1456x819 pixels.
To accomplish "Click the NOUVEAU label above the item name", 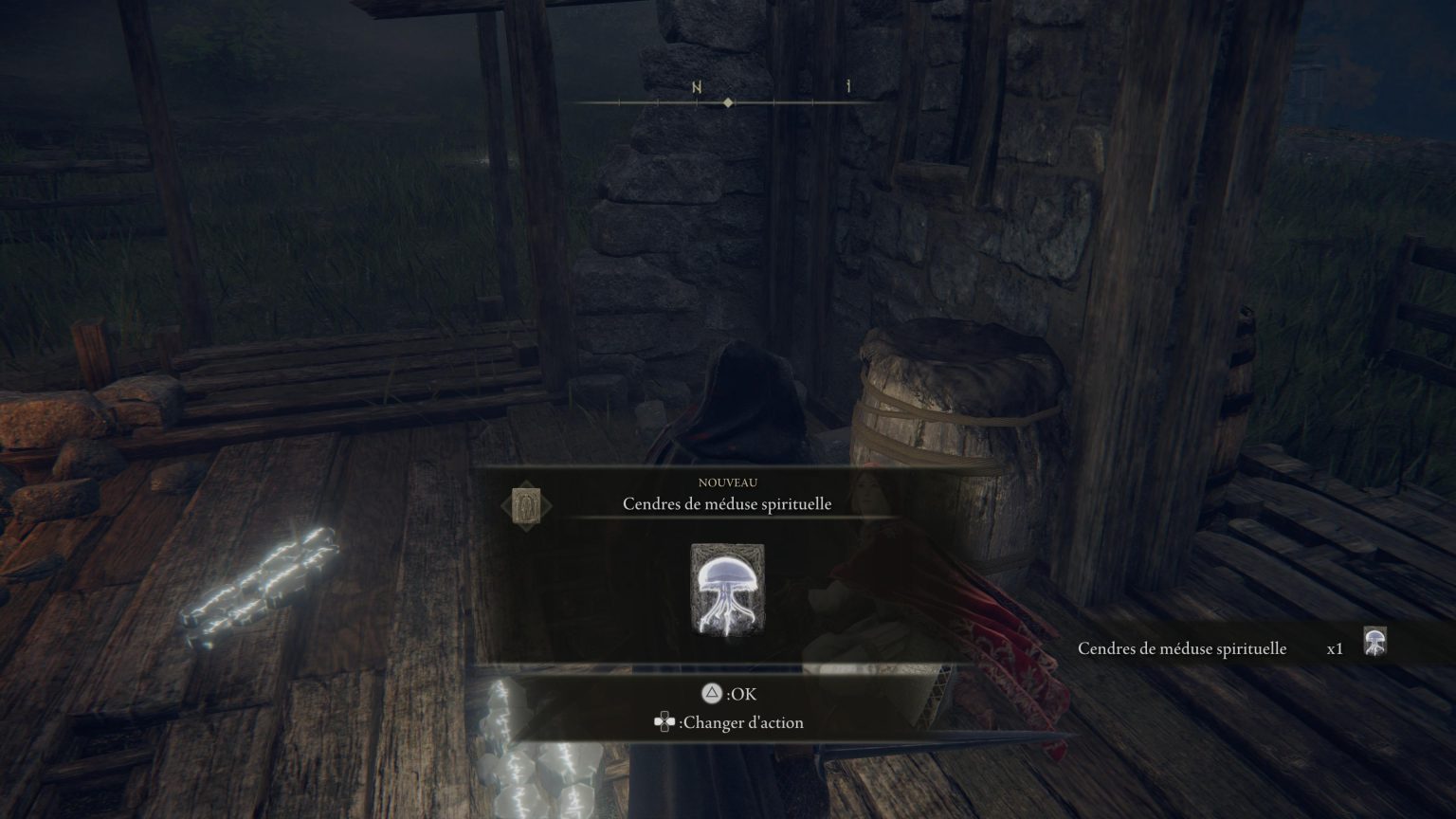I will [728, 482].
